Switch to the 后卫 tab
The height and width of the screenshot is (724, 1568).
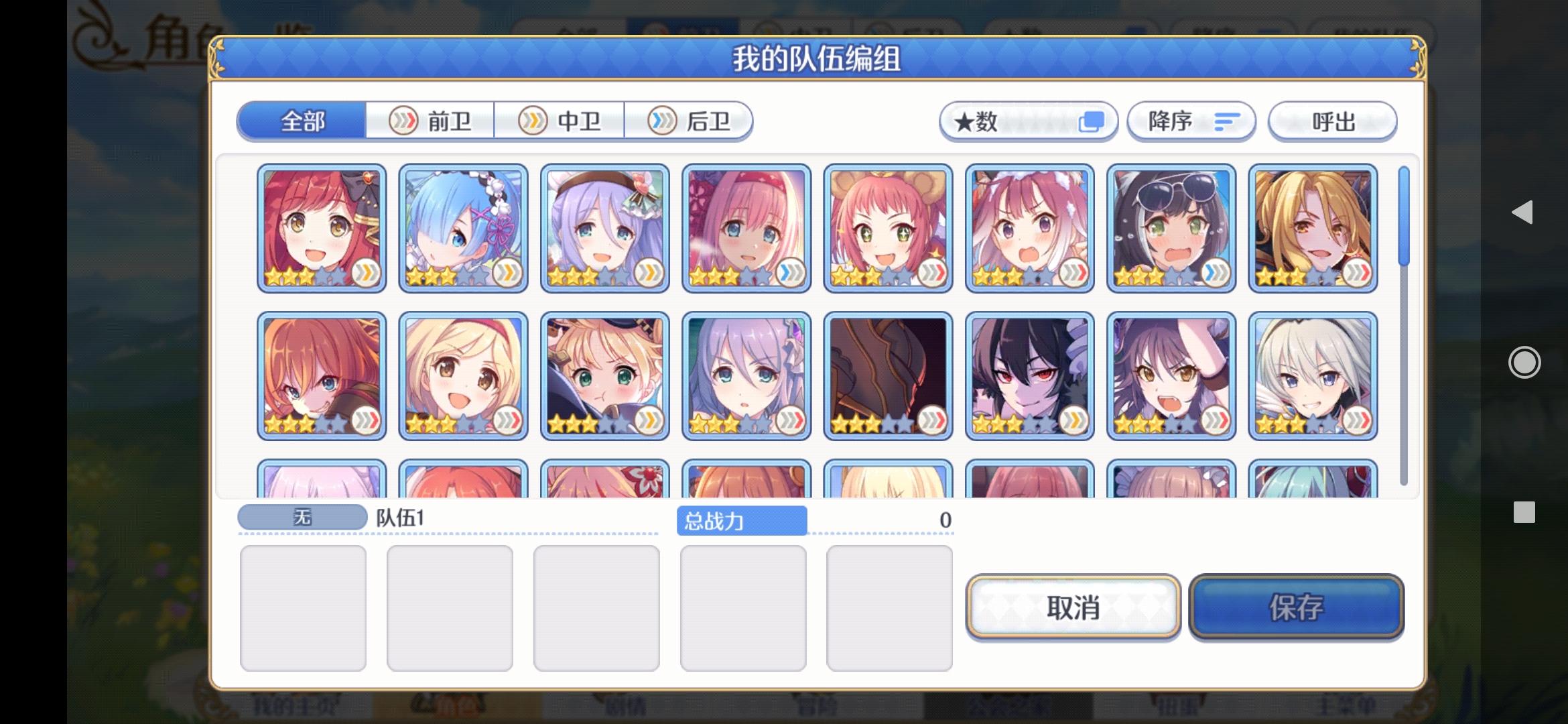690,121
